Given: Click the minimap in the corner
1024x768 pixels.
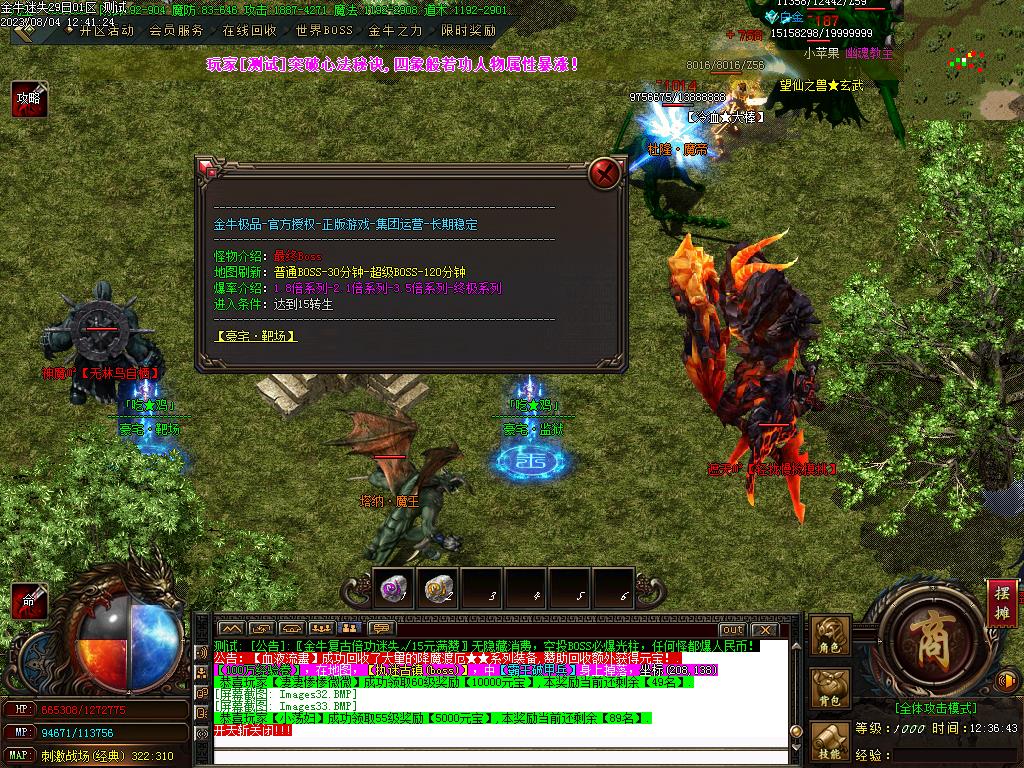Looking at the screenshot, I should 958,62.
